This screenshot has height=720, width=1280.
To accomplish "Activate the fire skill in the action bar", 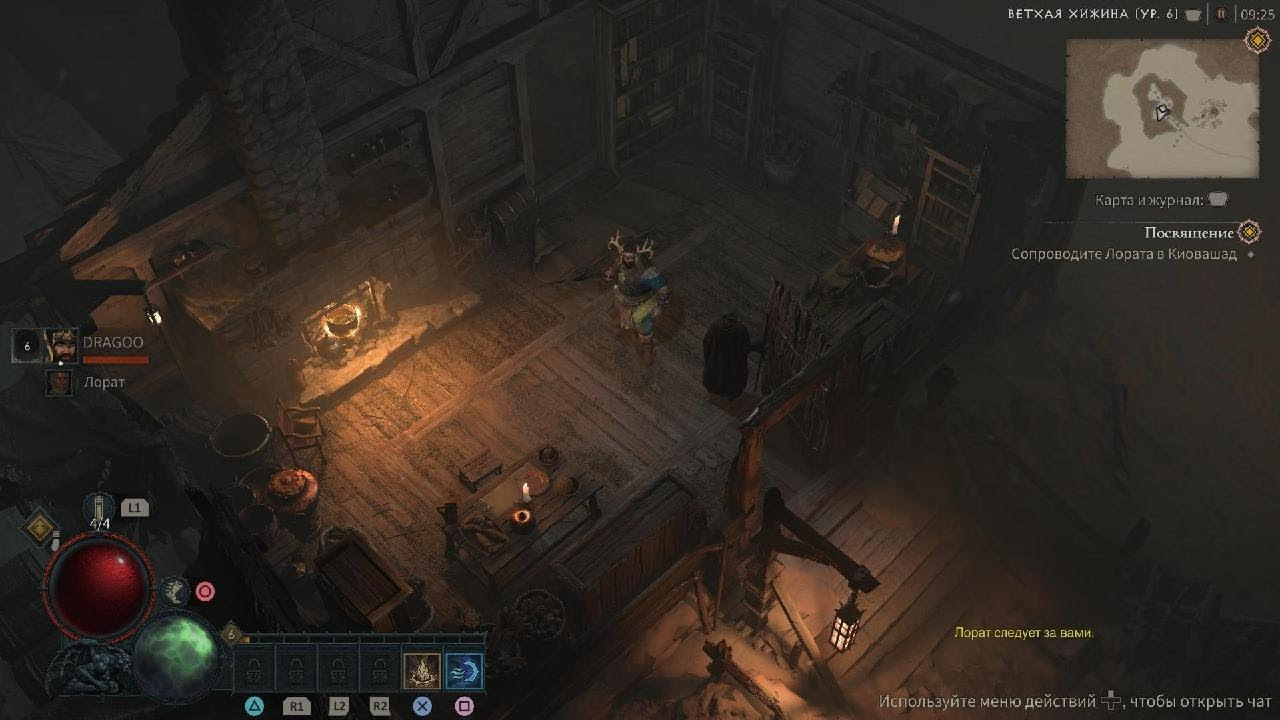I will [x=421, y=670].
